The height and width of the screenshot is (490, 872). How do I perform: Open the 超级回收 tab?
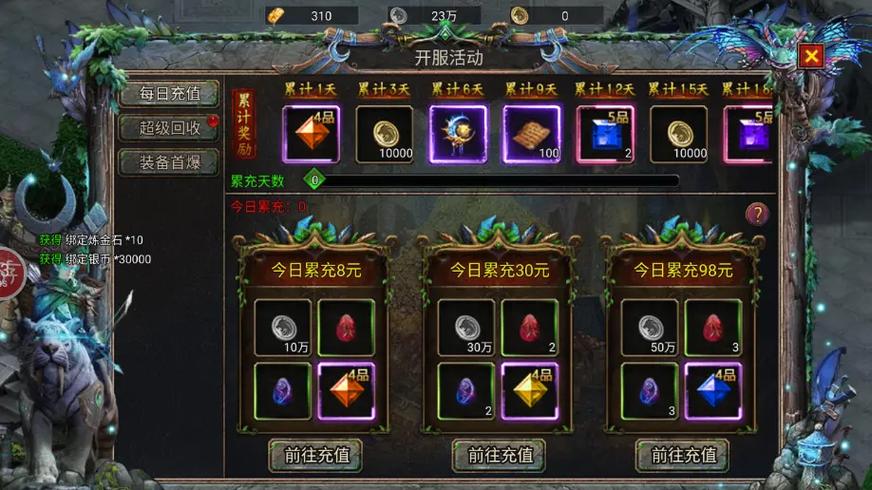(x=169, y=128)
